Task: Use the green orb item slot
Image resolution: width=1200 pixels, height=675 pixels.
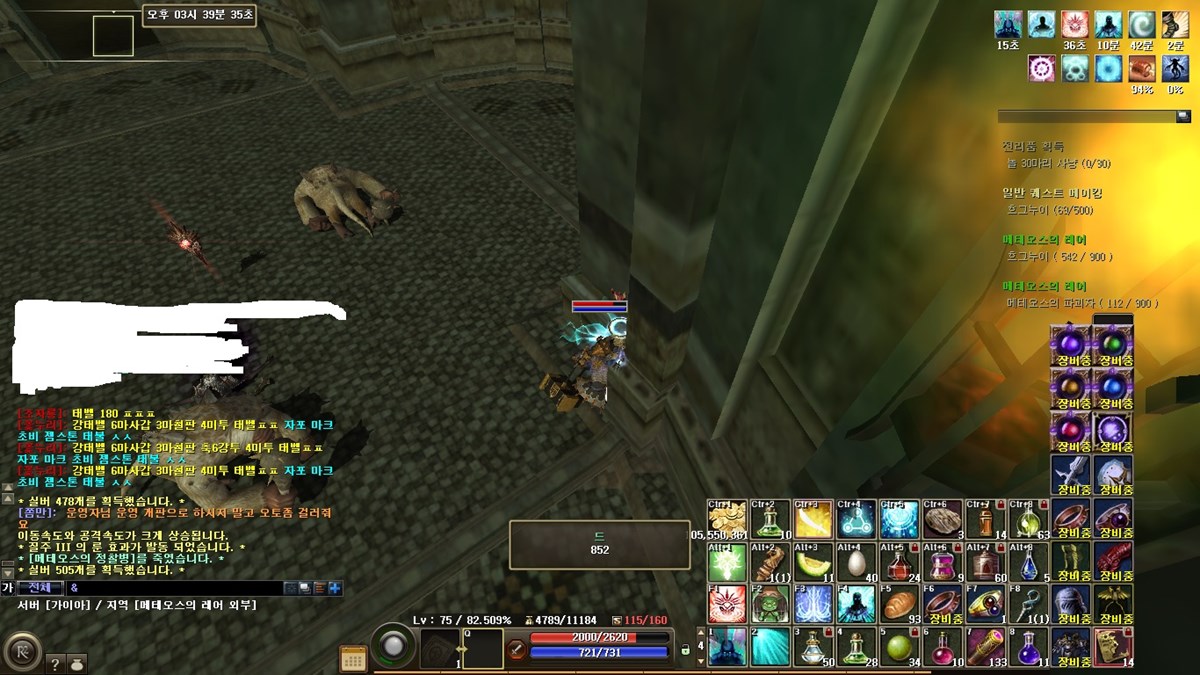Action: point(898,646)
